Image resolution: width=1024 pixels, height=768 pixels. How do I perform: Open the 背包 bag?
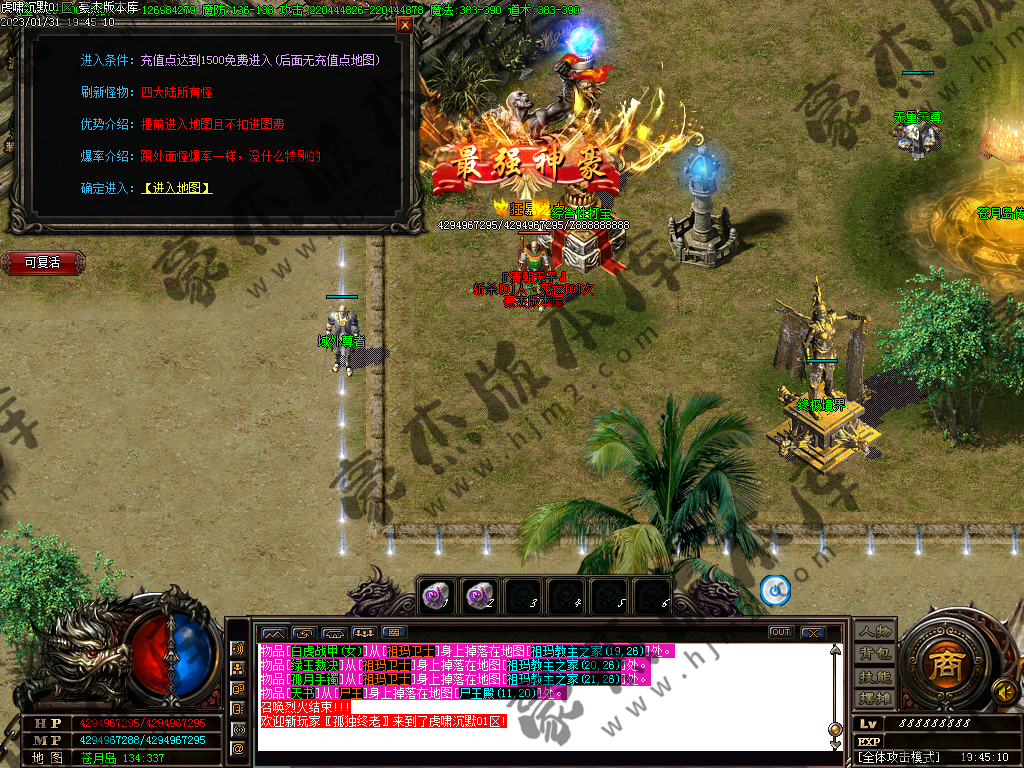coord(874,654)
